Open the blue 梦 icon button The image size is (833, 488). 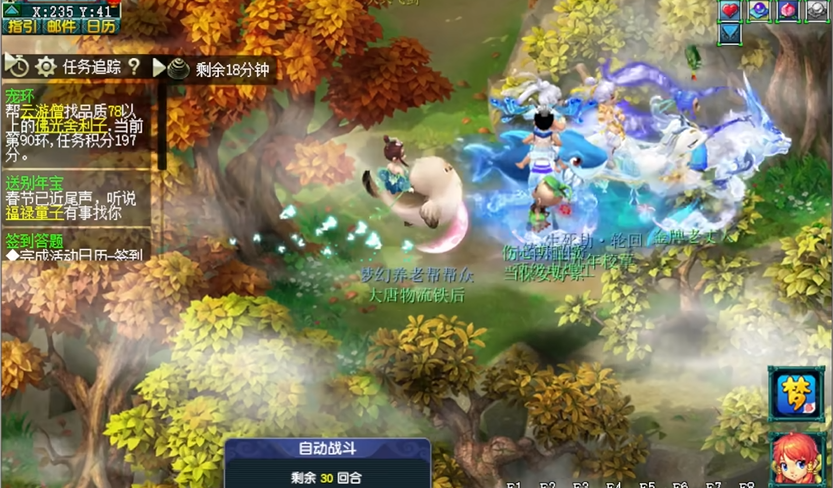click(x=797, y=394)
